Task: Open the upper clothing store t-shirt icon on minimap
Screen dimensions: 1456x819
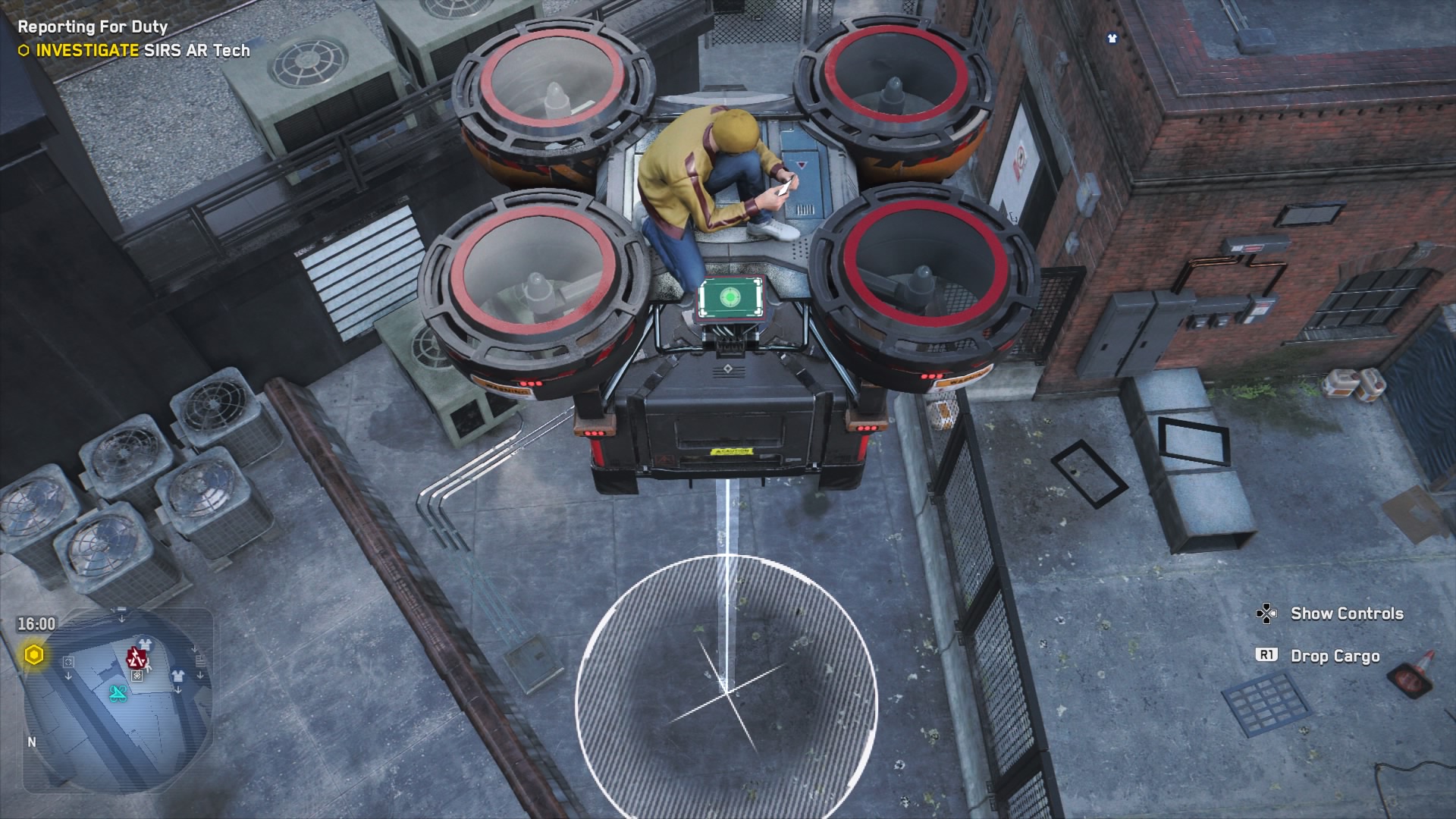Action: coord(145,644)
